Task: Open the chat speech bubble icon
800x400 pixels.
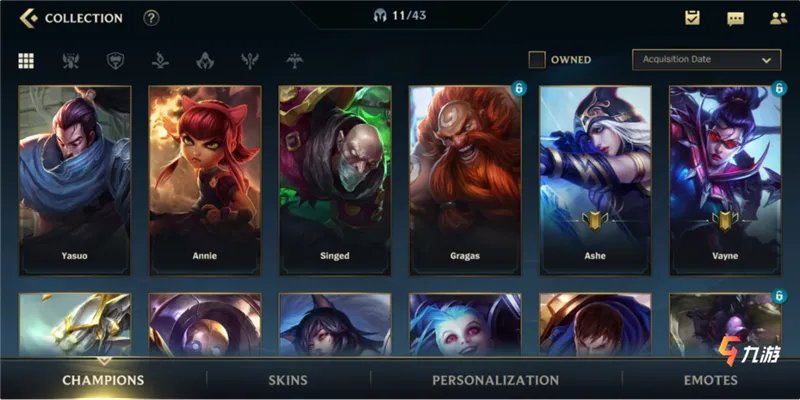Action: 735,18
